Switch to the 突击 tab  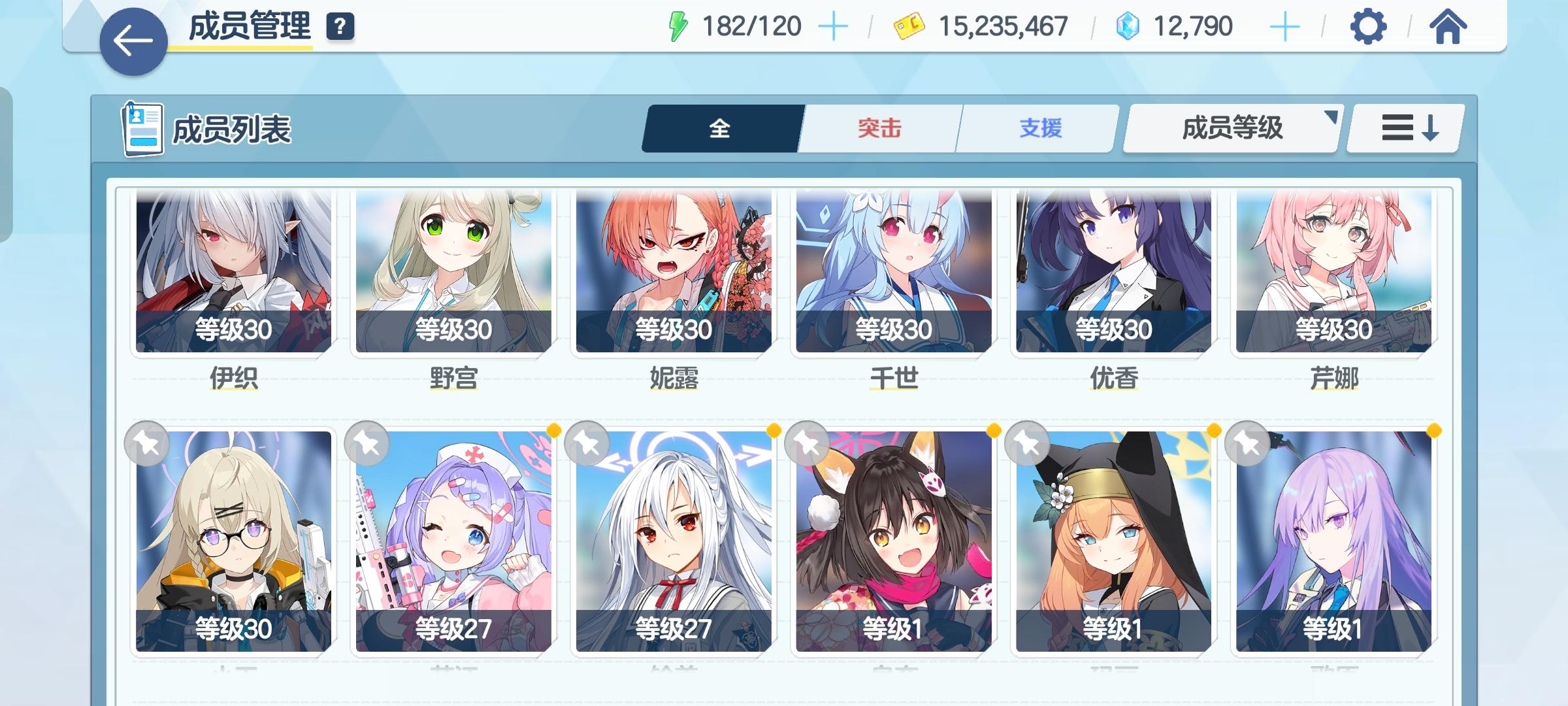(x=877, y=129)
